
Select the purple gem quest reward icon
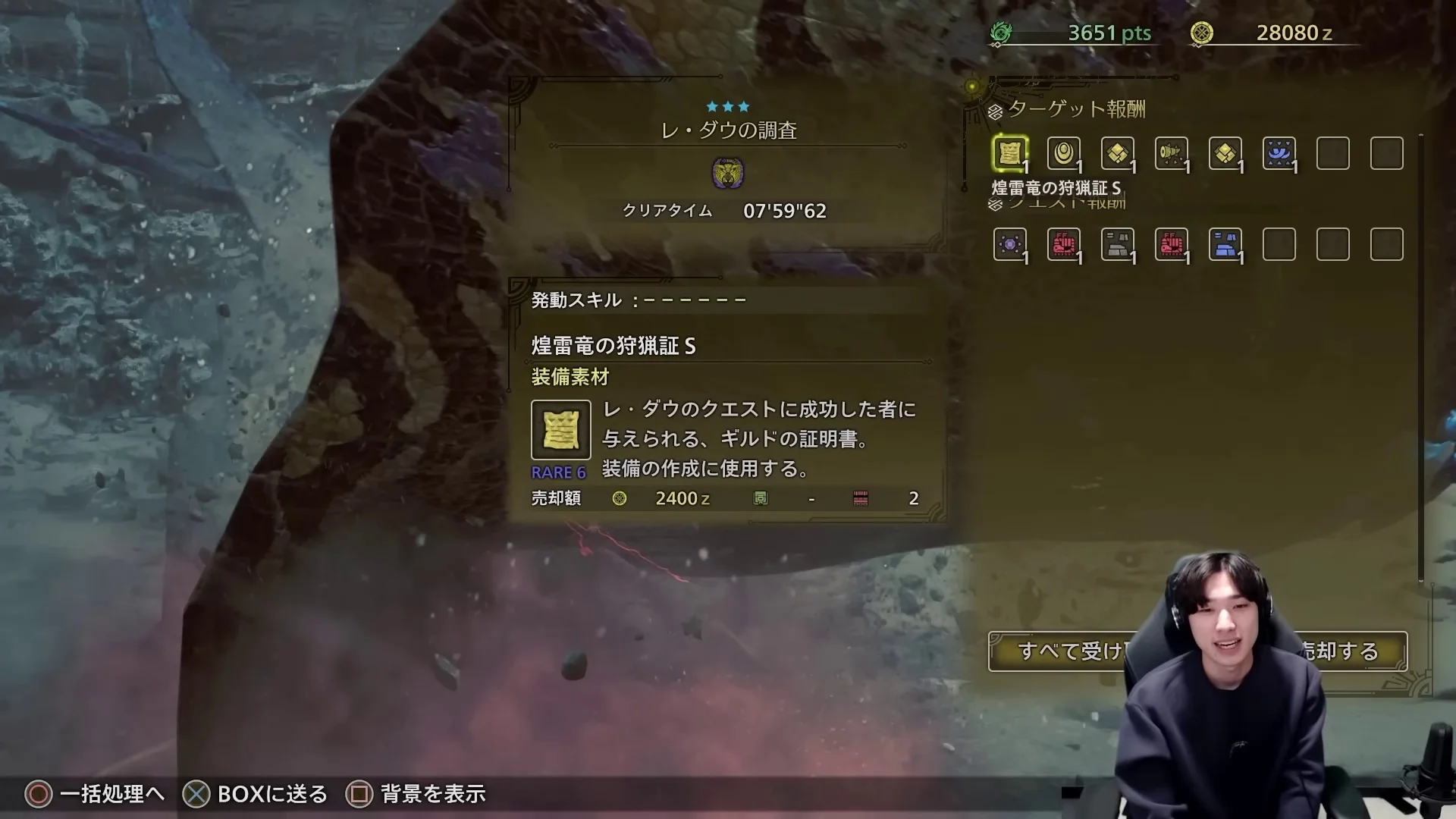coord(1010,244)
